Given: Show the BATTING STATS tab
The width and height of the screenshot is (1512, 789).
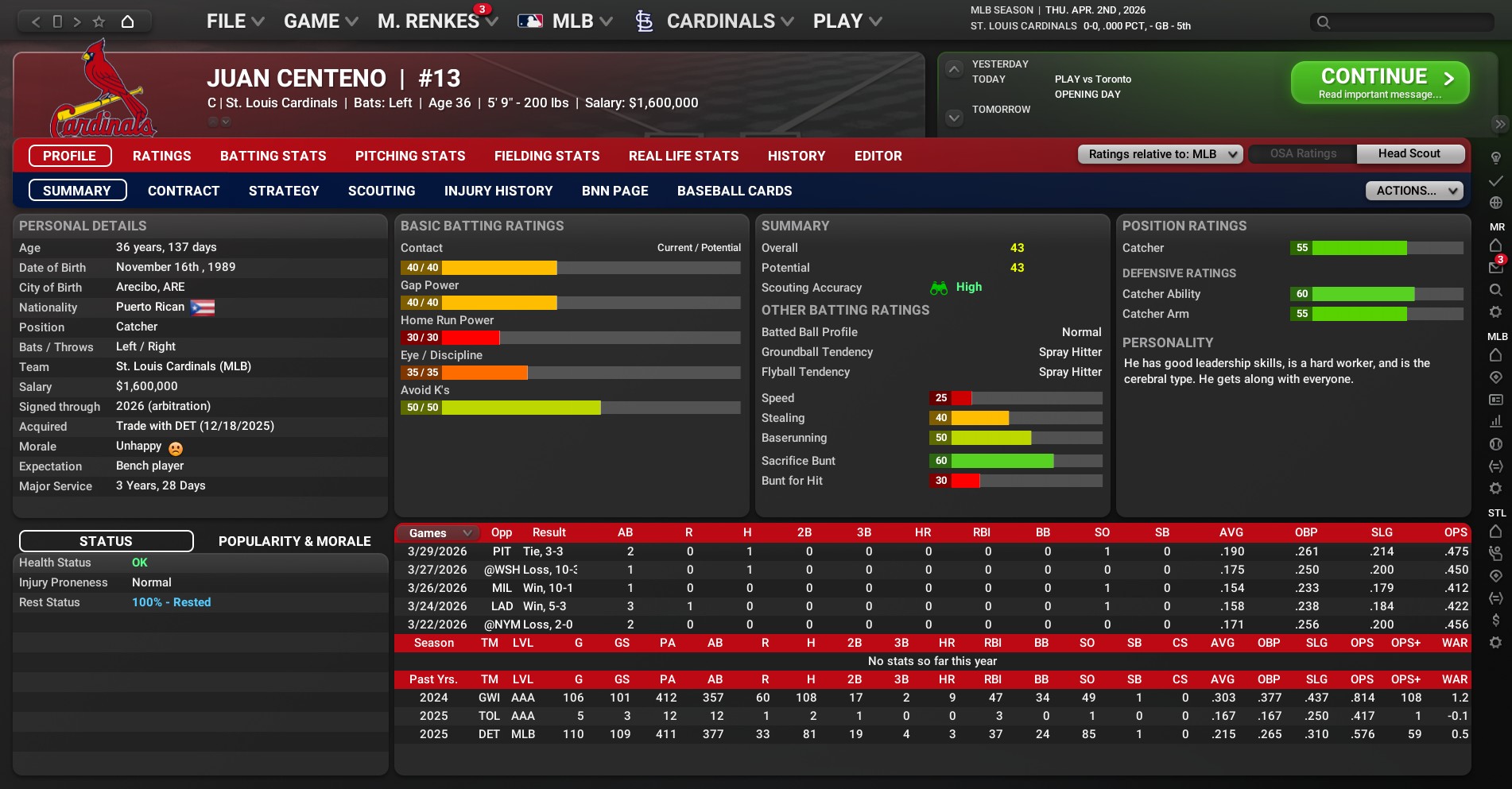Looking at the screenshot, I should pyautogui.click(x=273, y=156).
